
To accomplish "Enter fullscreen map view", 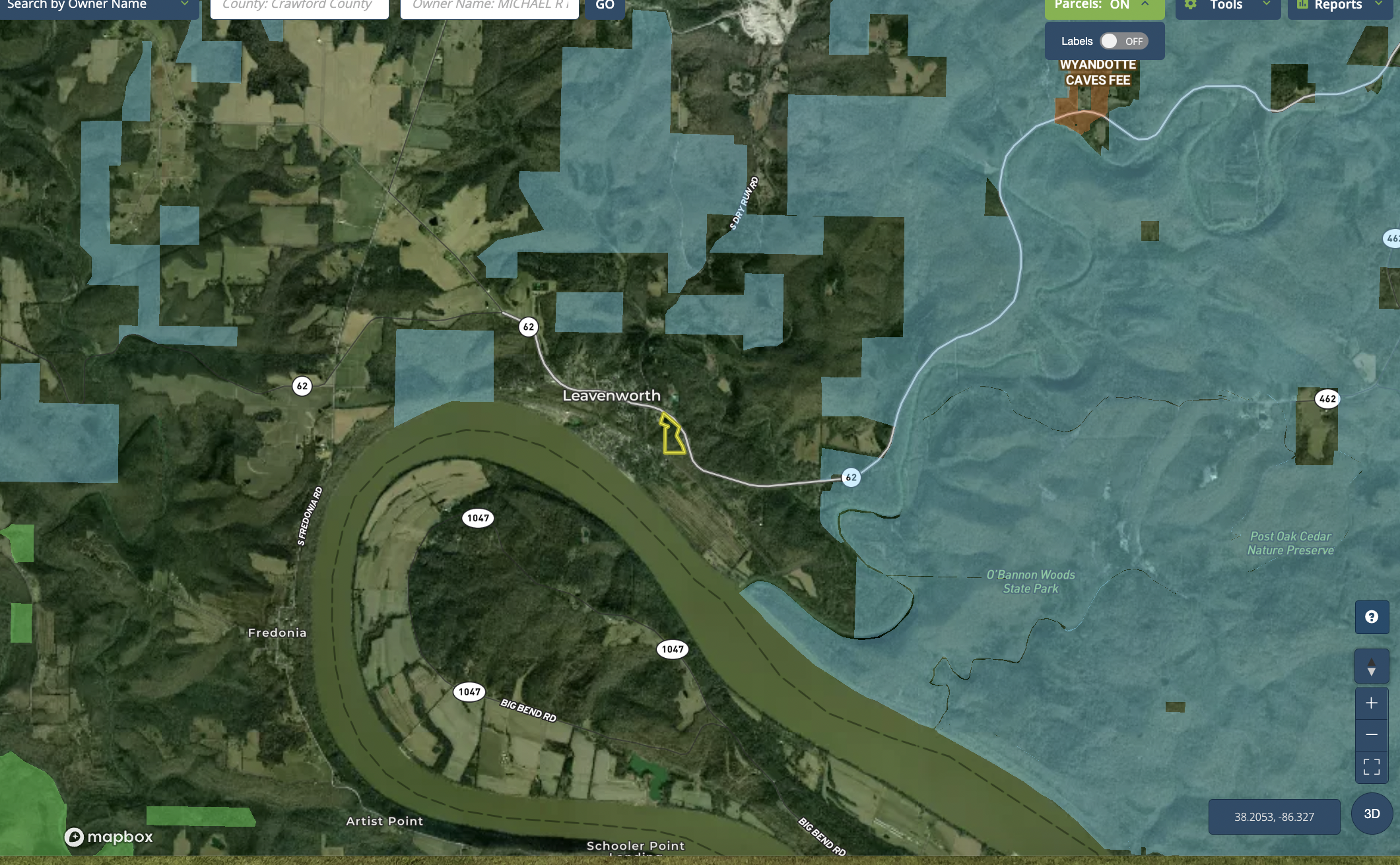I will [x=1372, y=767].
